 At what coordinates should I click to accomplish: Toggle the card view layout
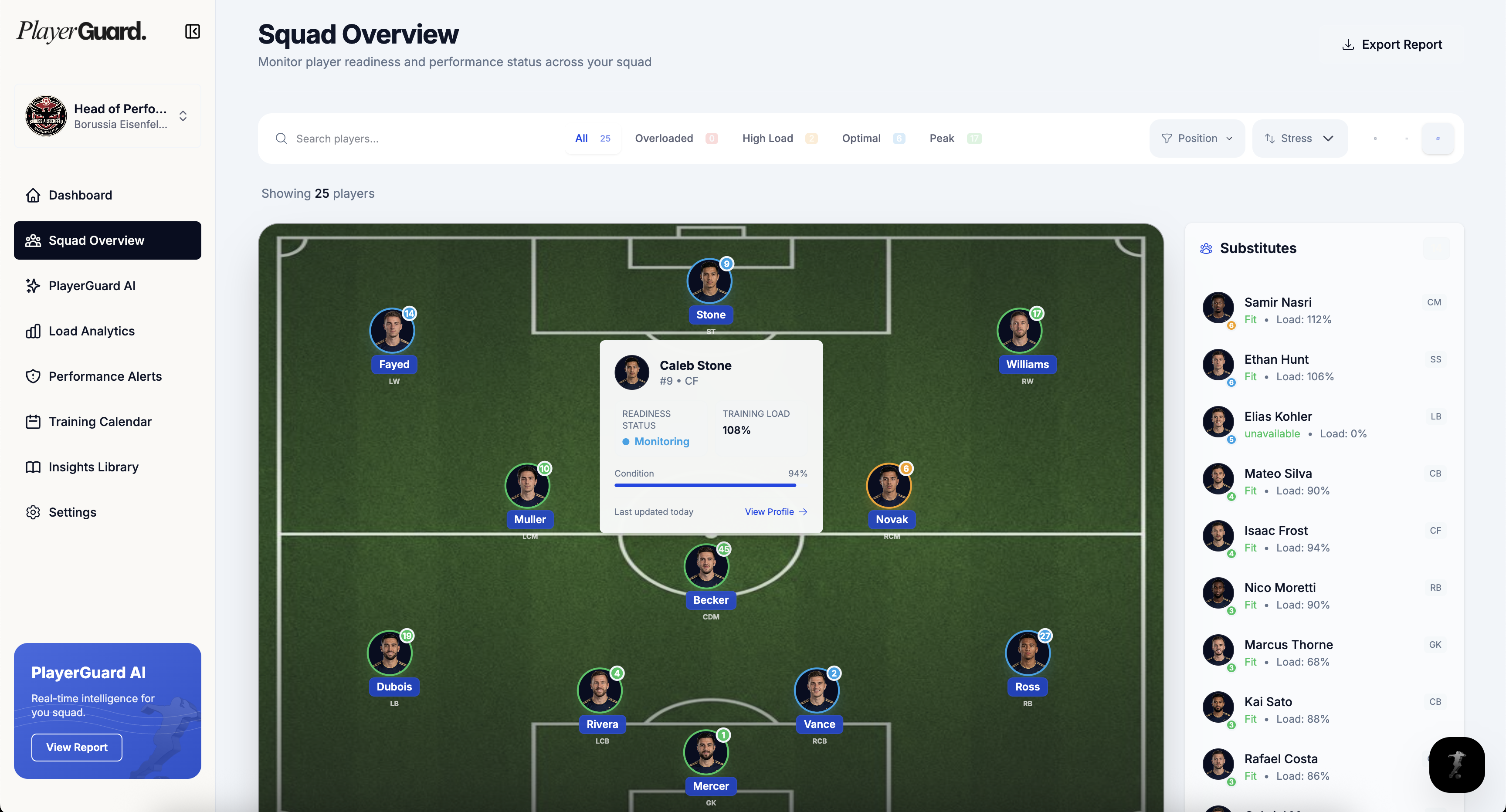click(x=1407, y=139)
